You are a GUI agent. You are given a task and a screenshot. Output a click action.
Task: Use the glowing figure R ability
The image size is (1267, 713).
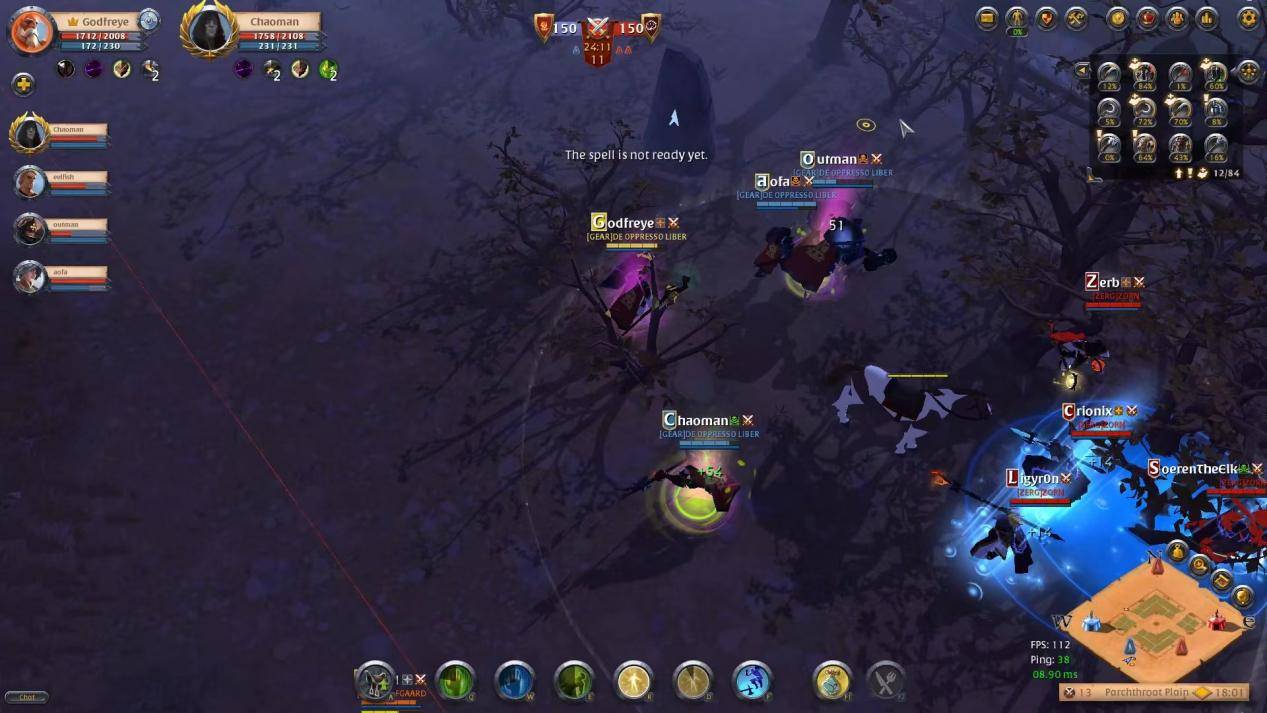click(x=633, y=681)
